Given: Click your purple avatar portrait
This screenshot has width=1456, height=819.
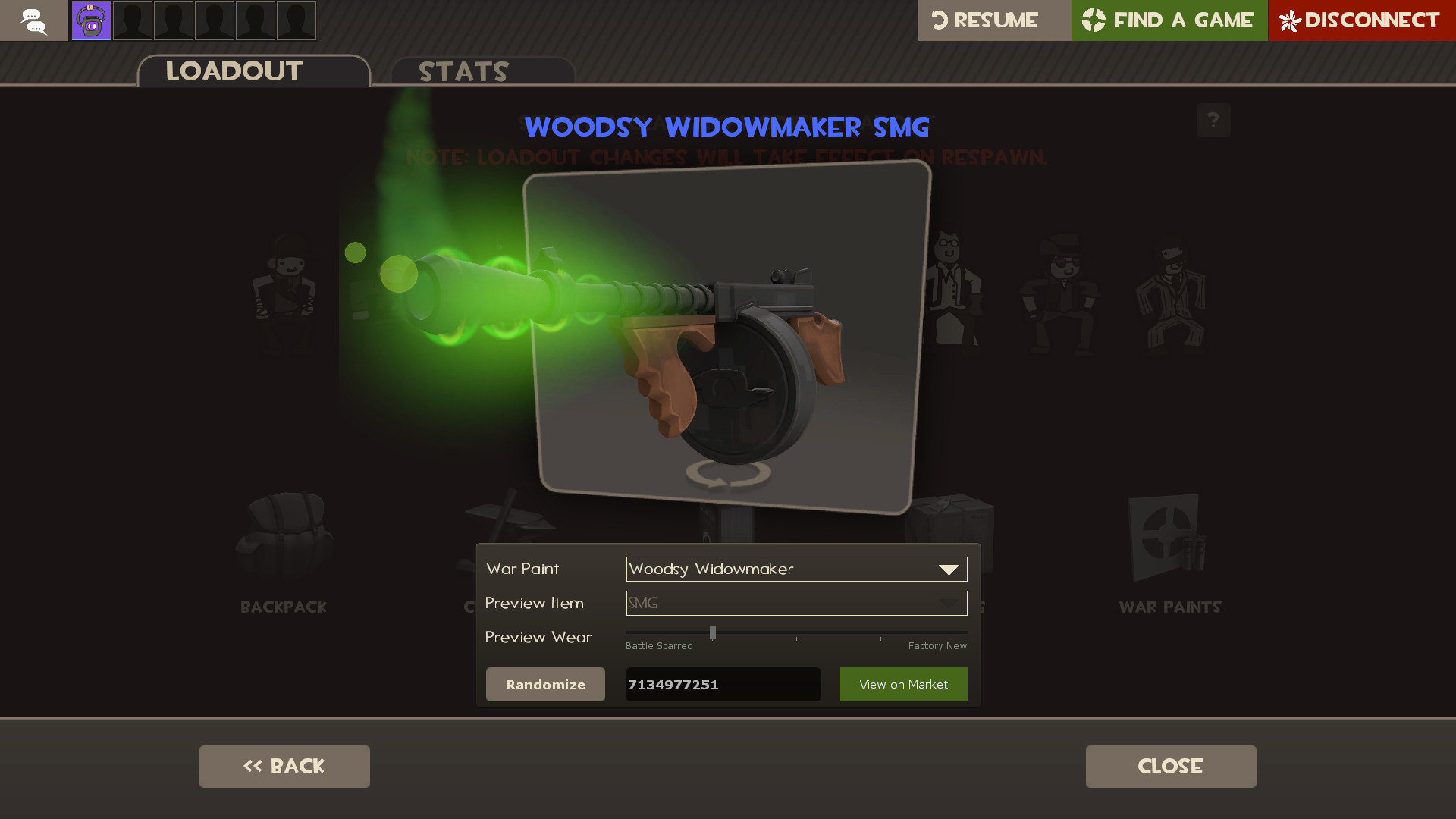Looking at the screenshot, I should 90,20.
